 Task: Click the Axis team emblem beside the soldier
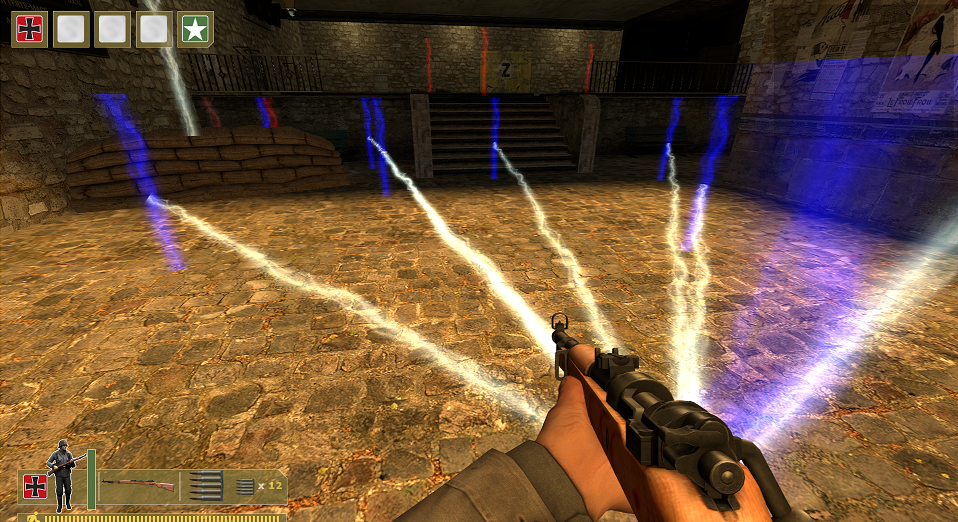(35, 486)
